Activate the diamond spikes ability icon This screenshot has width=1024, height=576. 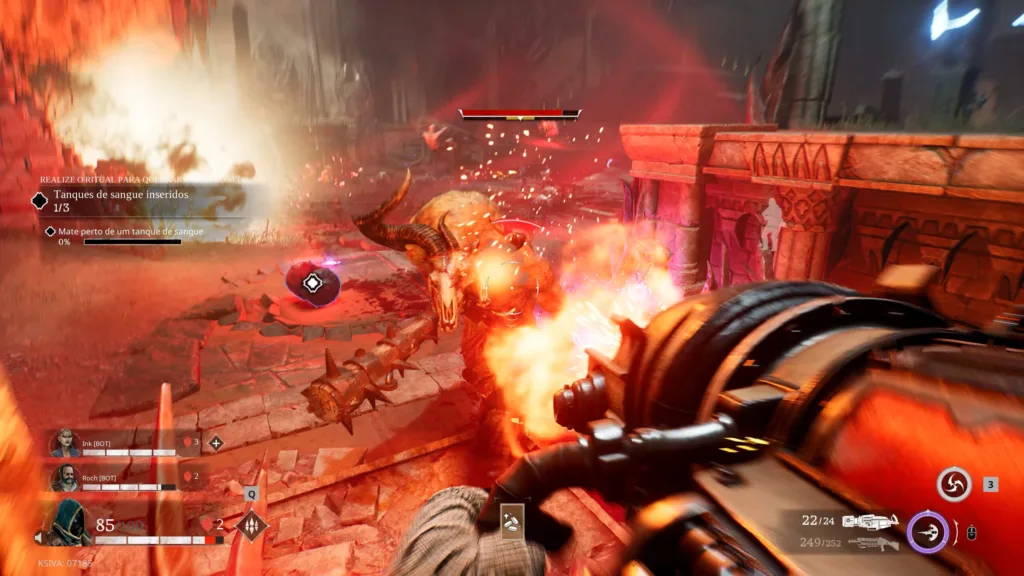tap(250, 524)
